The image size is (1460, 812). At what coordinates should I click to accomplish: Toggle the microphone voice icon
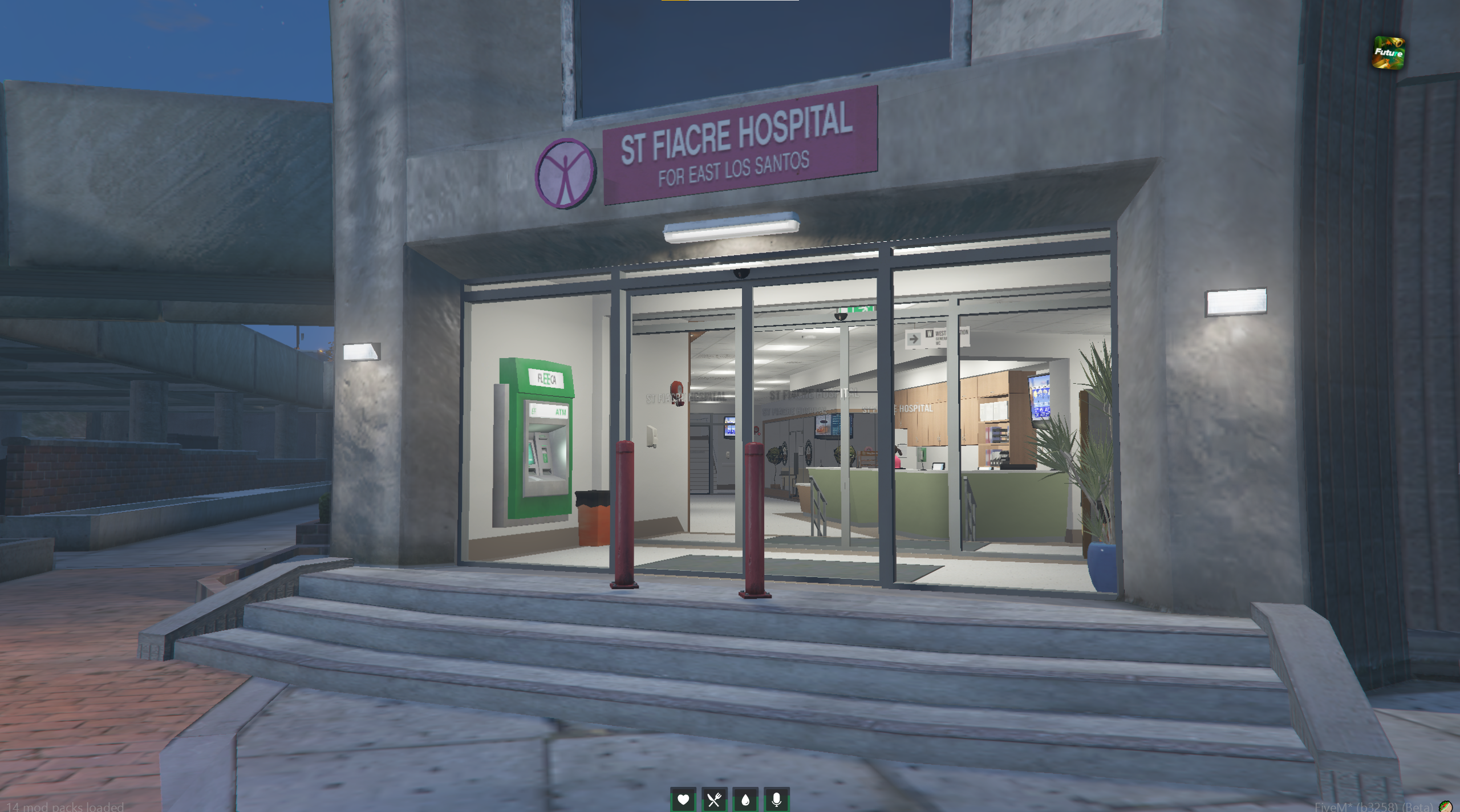click(x=776, y=799)
